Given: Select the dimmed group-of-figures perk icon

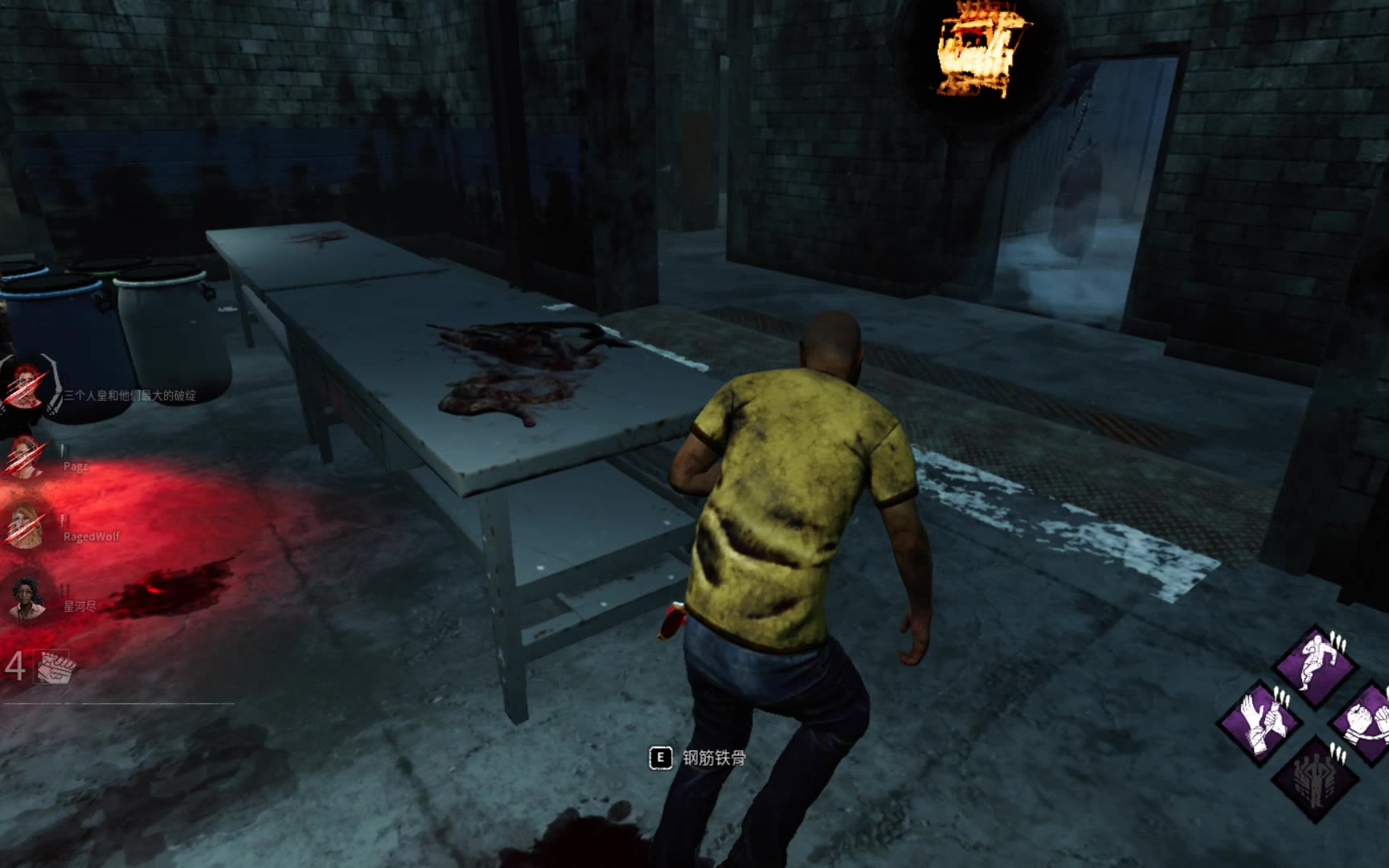Looking at the screenshot, I should pyautogui.click(x=1315, y=778).
